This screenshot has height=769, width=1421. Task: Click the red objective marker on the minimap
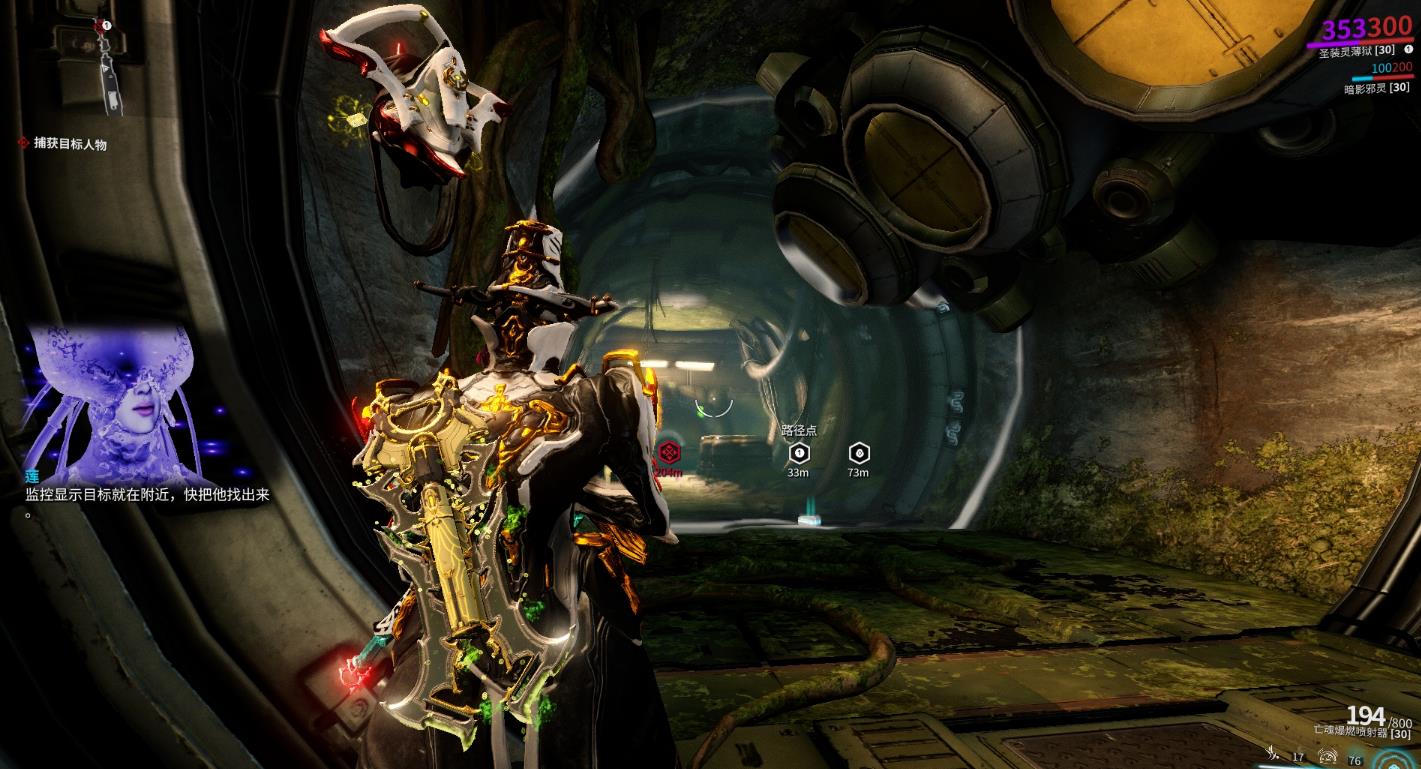tap(101, 25)
